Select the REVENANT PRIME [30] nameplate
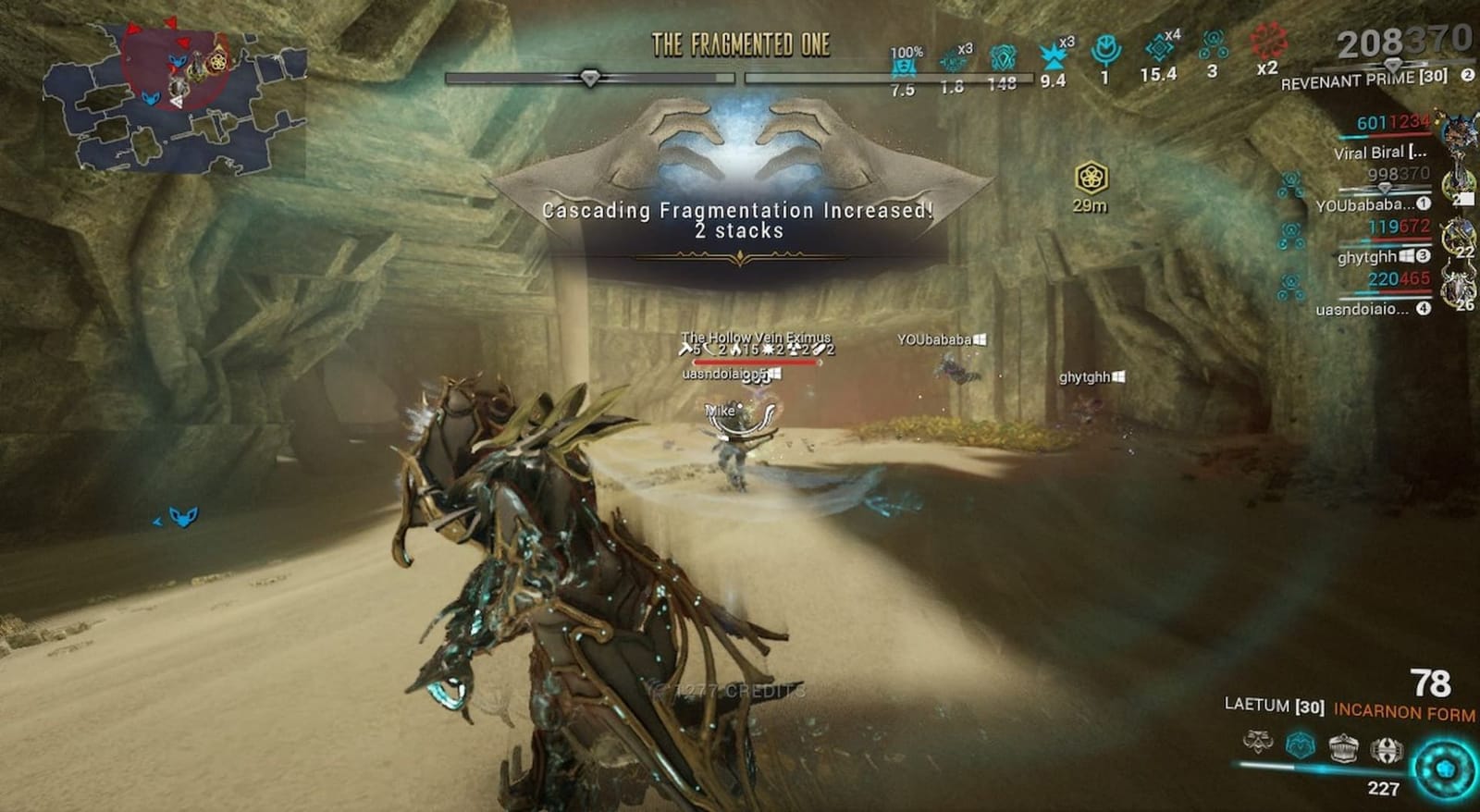 click(1358, 82)
